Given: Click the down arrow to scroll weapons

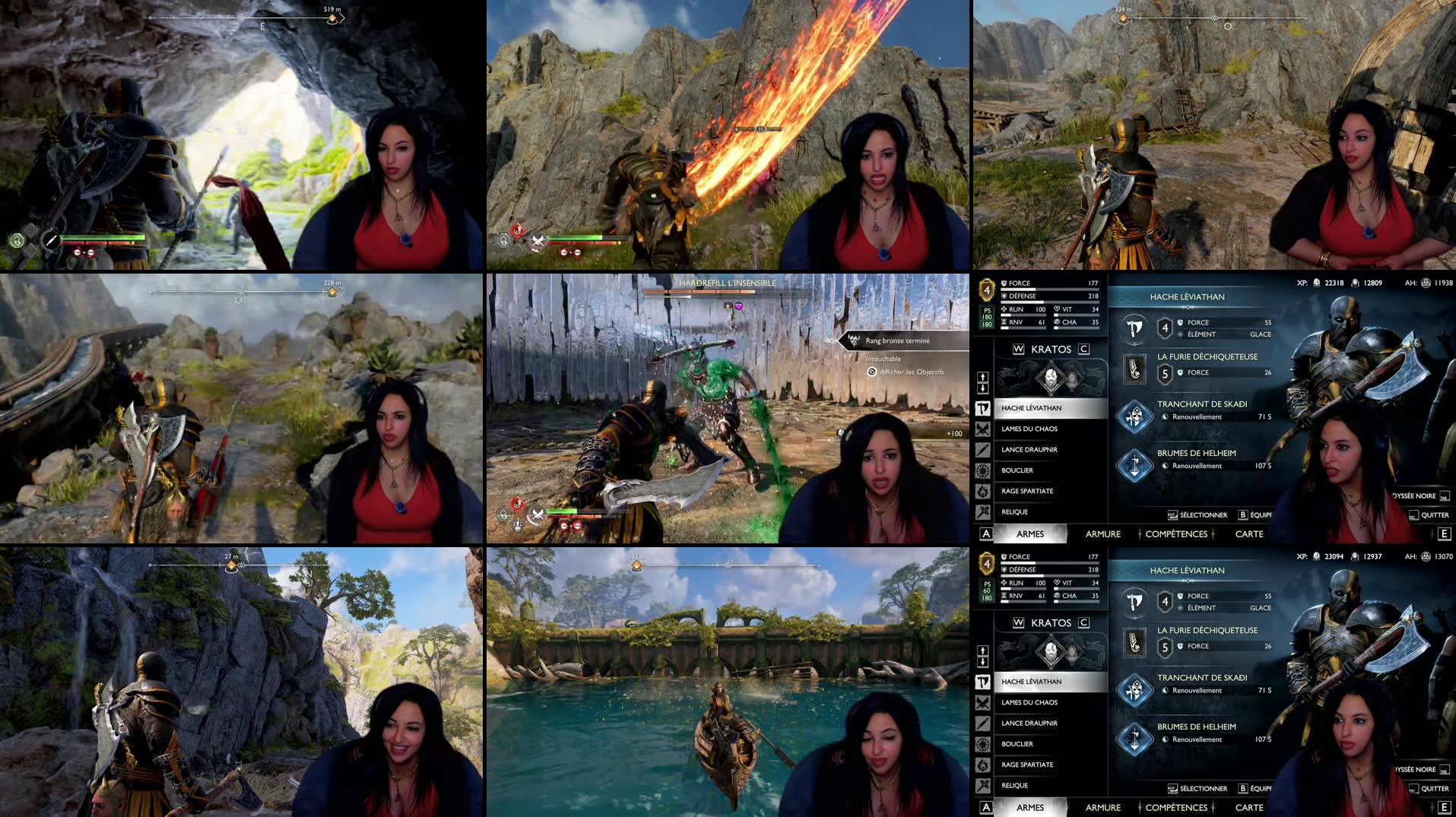Looking at the screenshot, I should 982,388.
